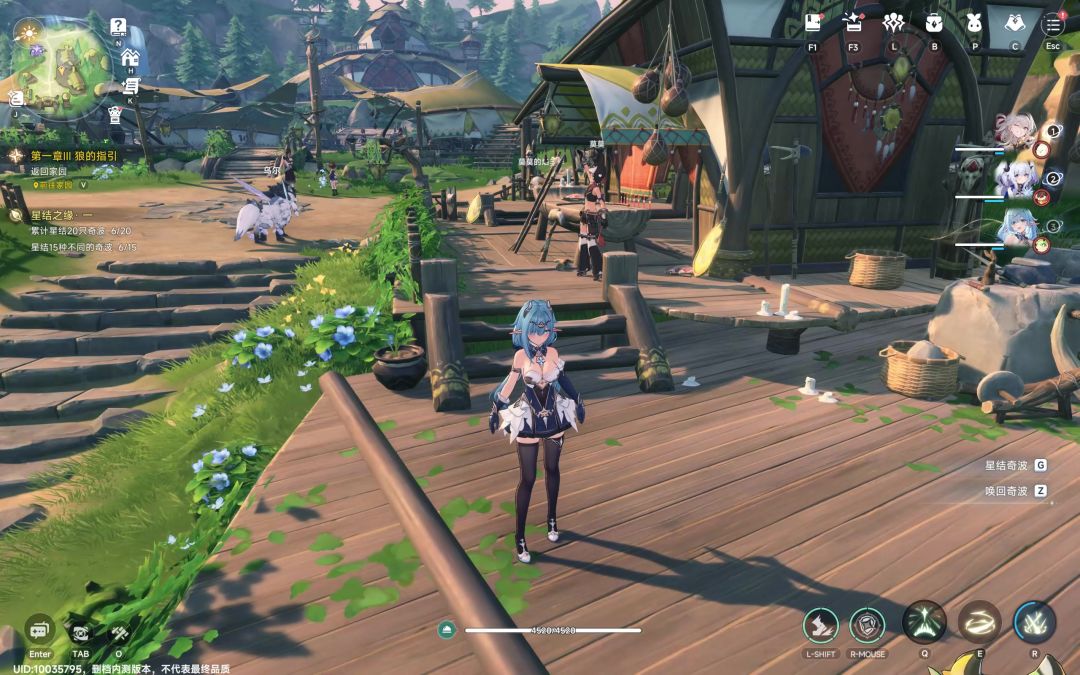Click the chess rook tower icon
Image resolution: width=1080 pixels, height=675 pixels.
(115, 115)
